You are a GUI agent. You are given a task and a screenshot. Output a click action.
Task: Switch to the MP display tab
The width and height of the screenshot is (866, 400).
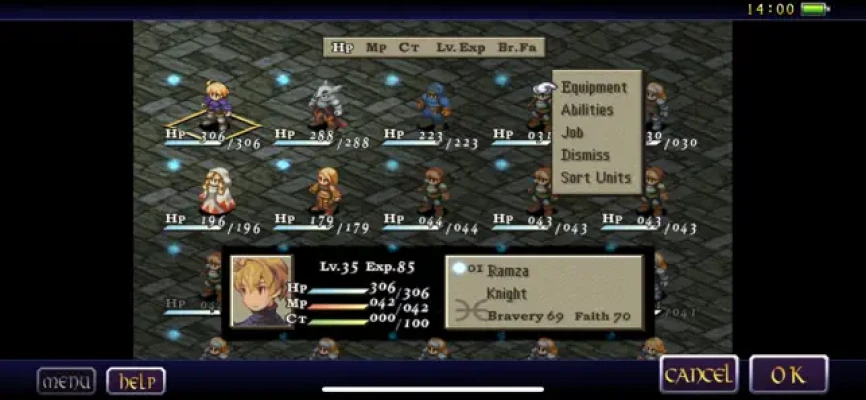pyautogui.click(x=376, y=47)
